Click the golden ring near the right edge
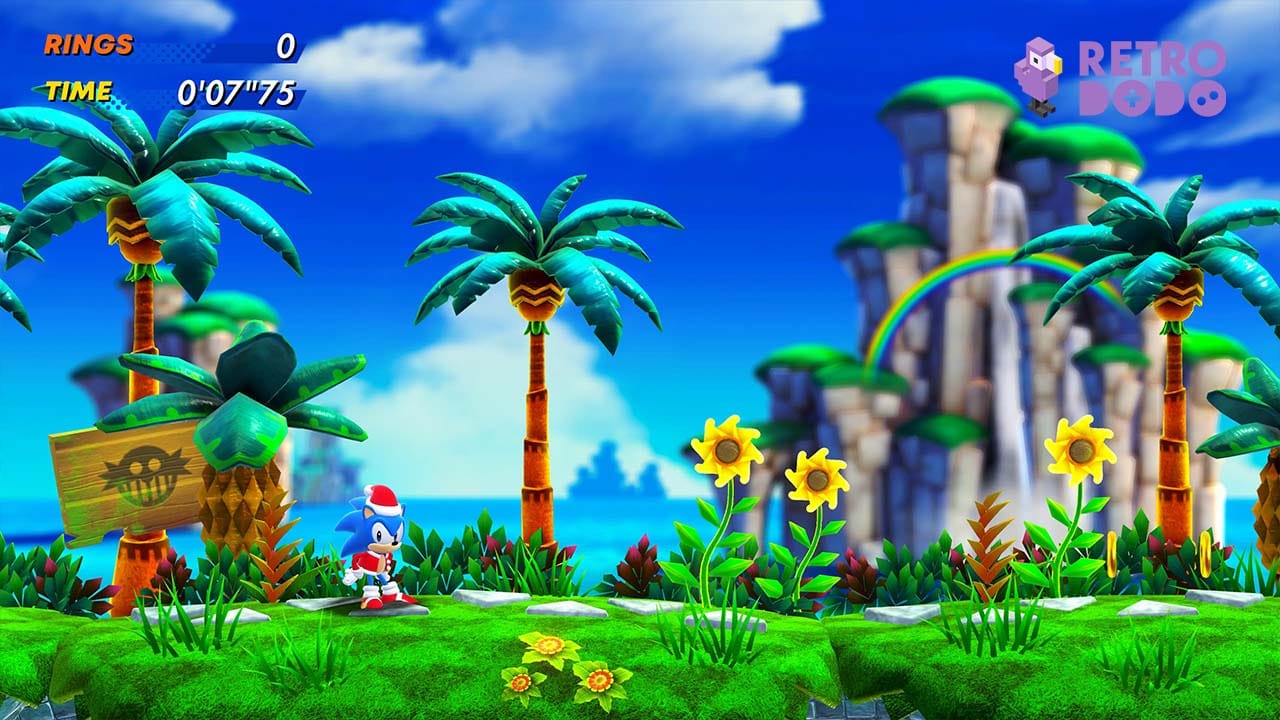The width and height of the screenshot is (1280, 720). point(1205,553)
